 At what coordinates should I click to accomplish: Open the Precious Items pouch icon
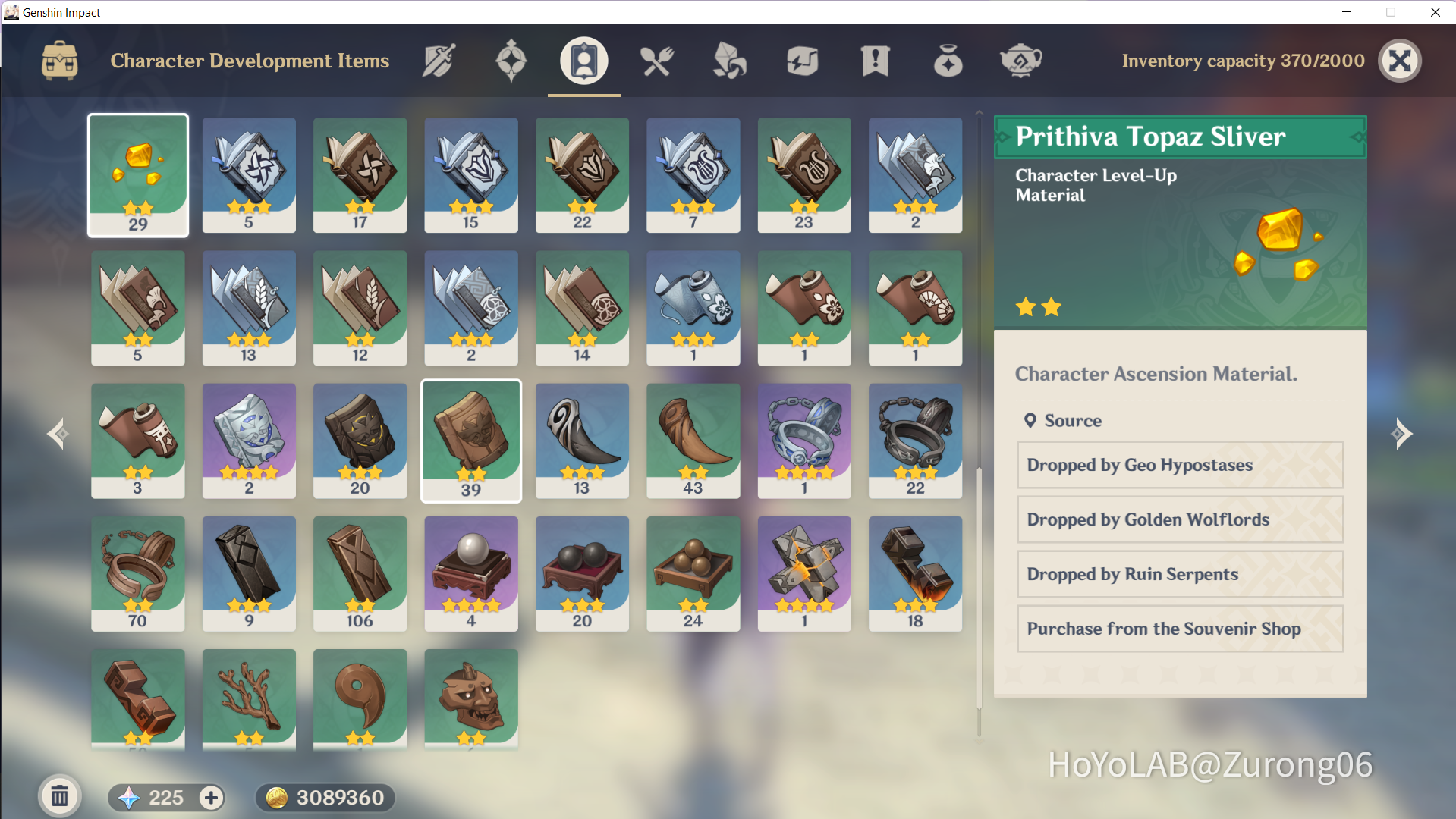[x=948, y=61]
